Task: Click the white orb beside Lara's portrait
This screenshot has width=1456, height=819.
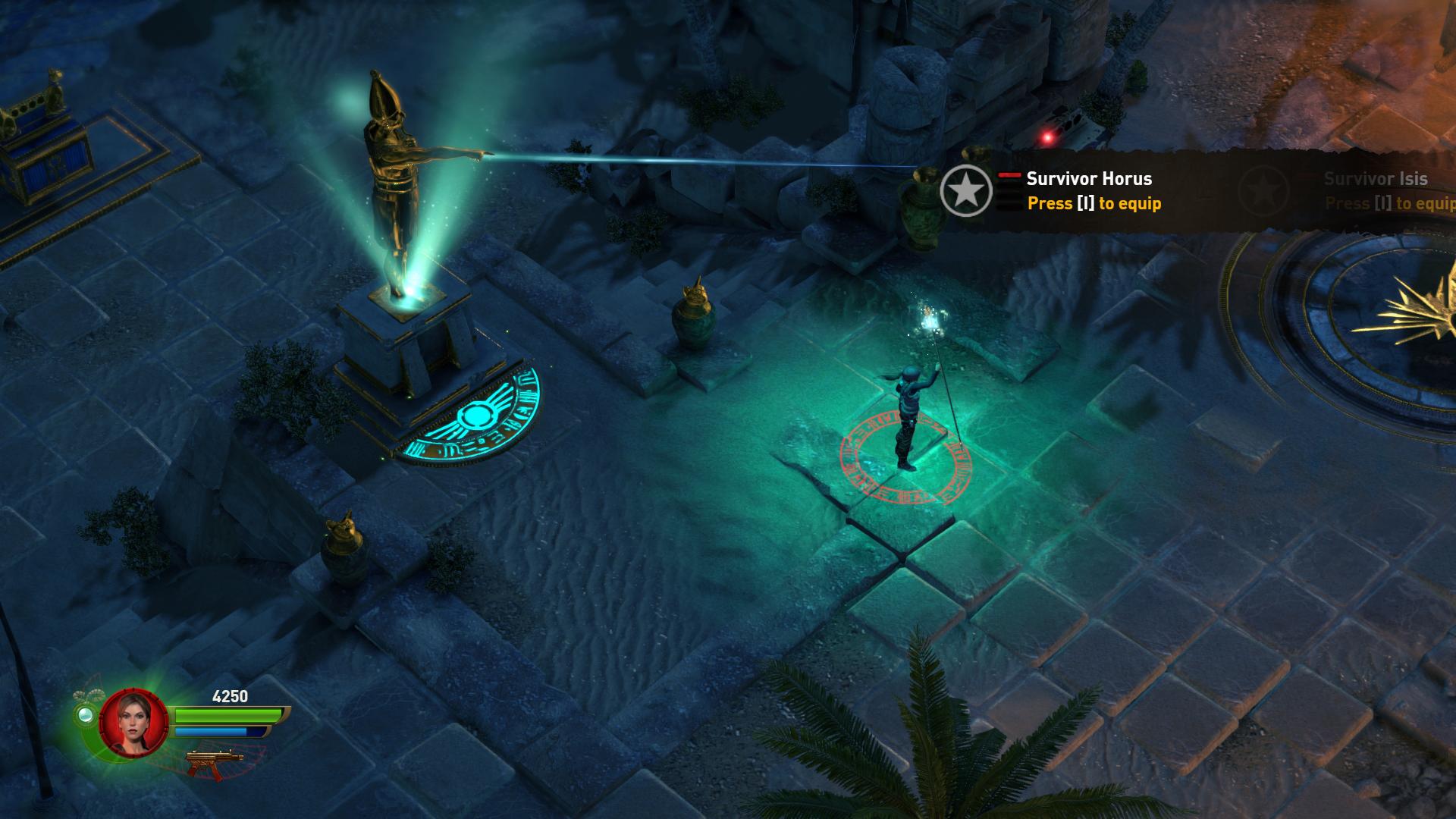Action: pos(84,714)
